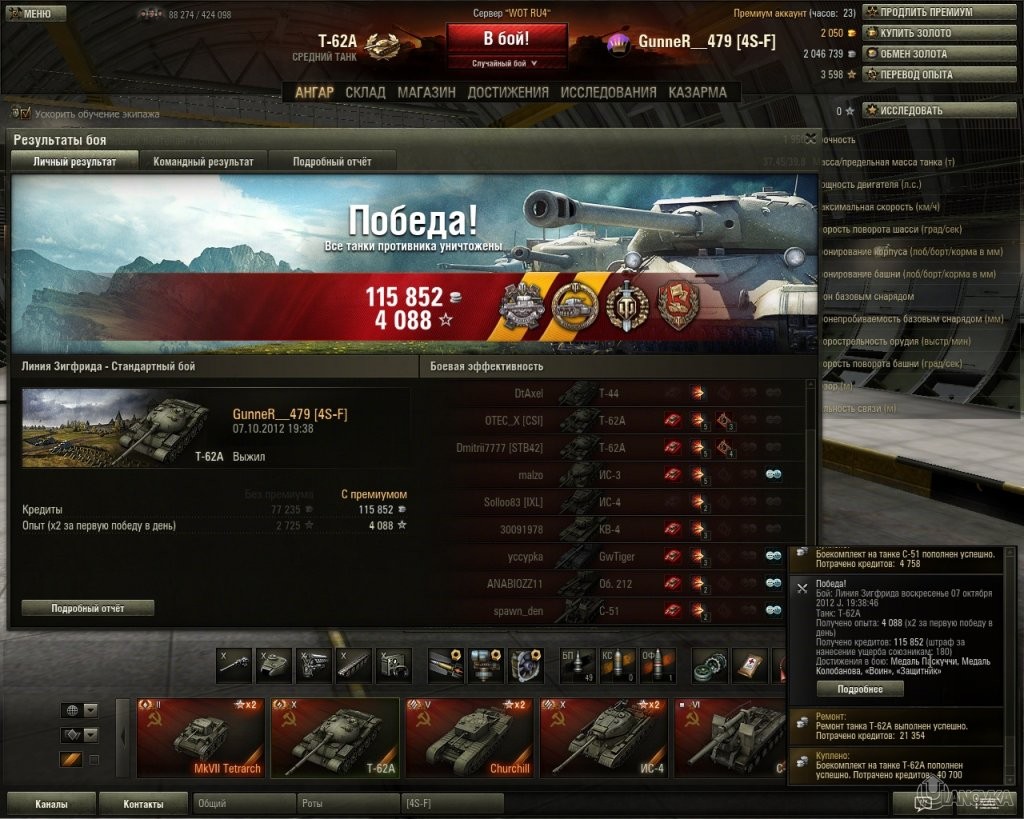This screenshot has height=819, width=1024.
Task: Open the Казарма section
Action: [x=697, y=92]
